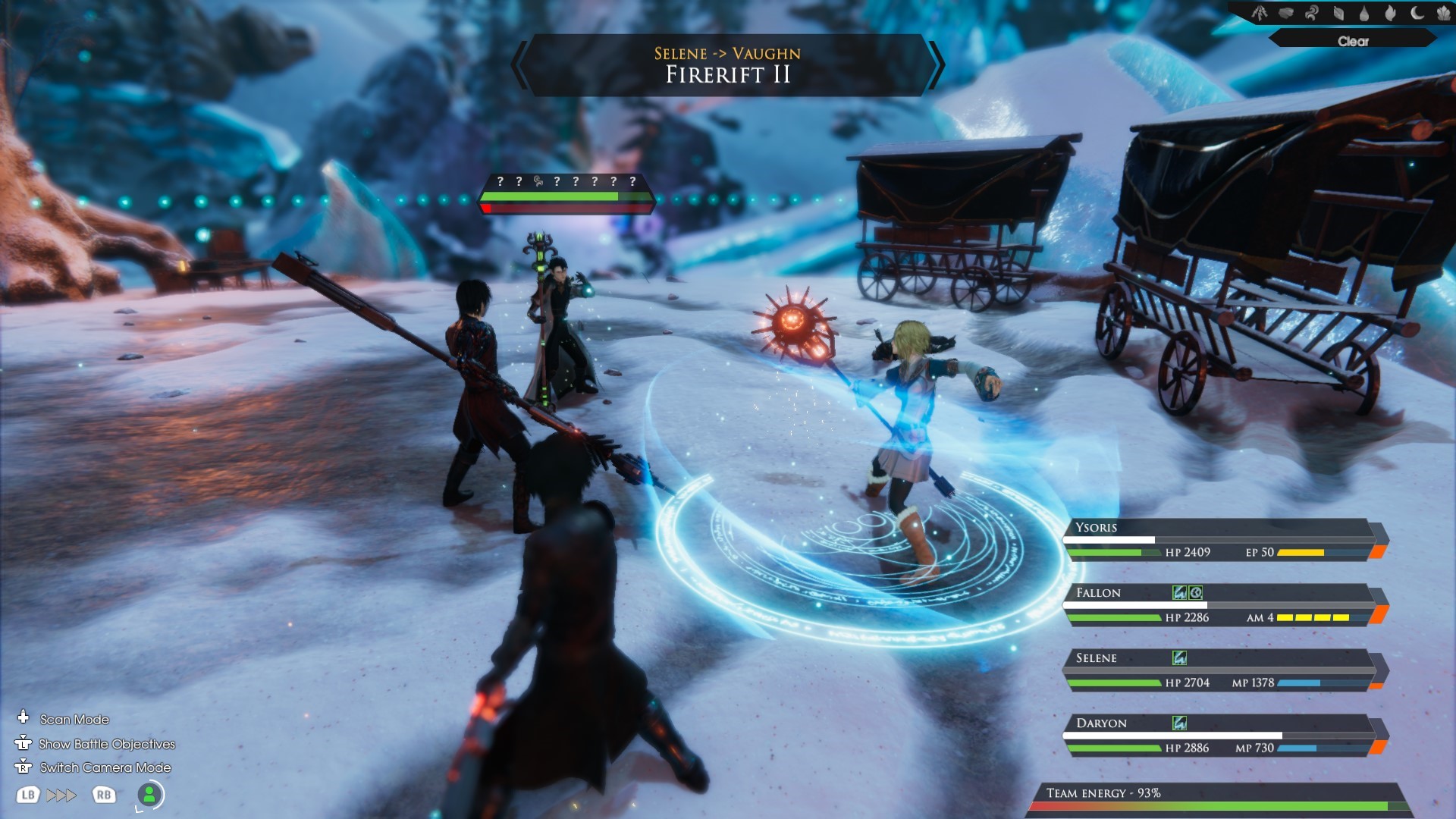Toggle Scan Mode
This screenshot has width=1456, height=819.
tap(74, 719)
